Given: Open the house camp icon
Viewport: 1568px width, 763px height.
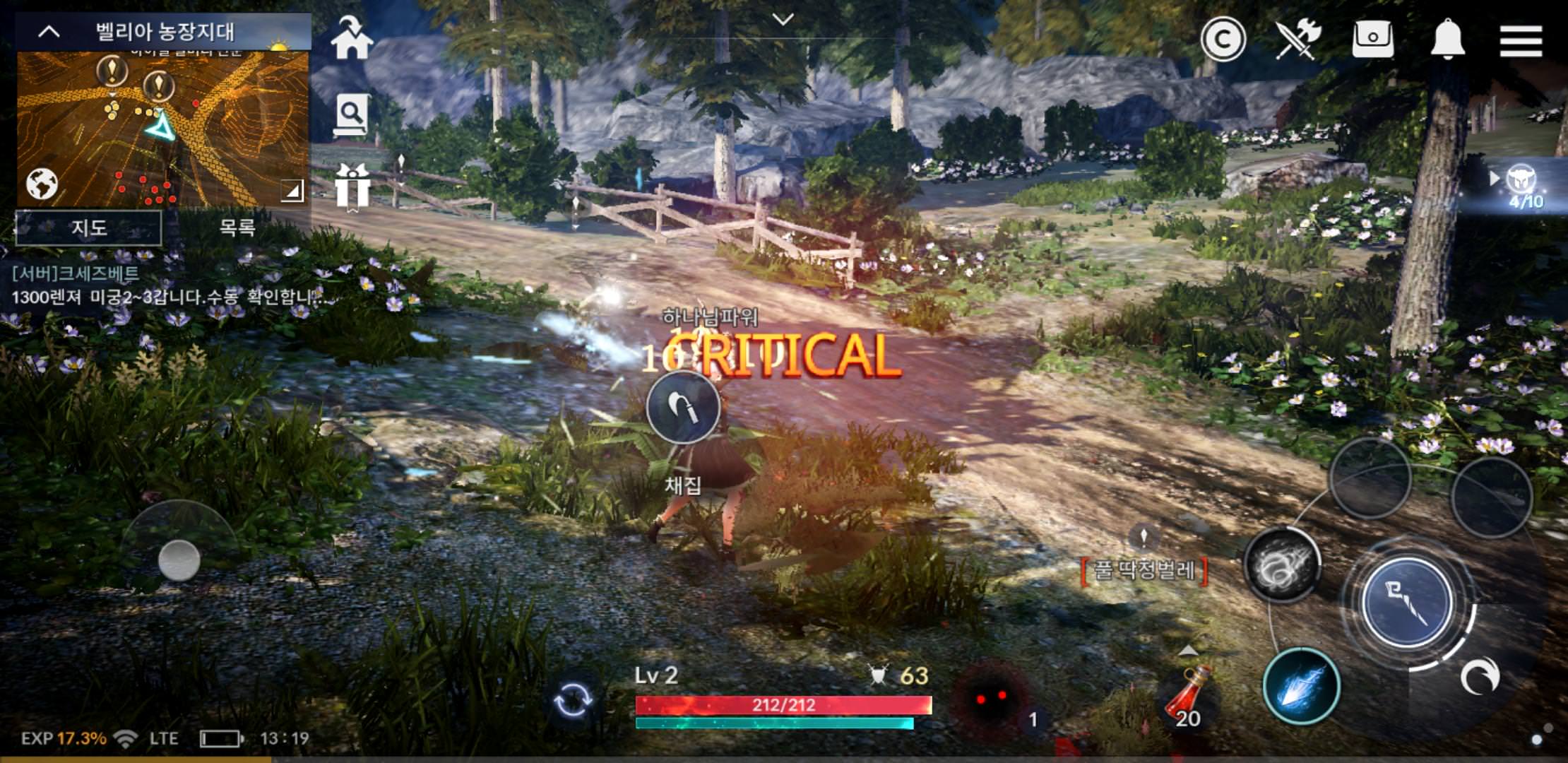Looking at the screenshot, I should (351, 39).
